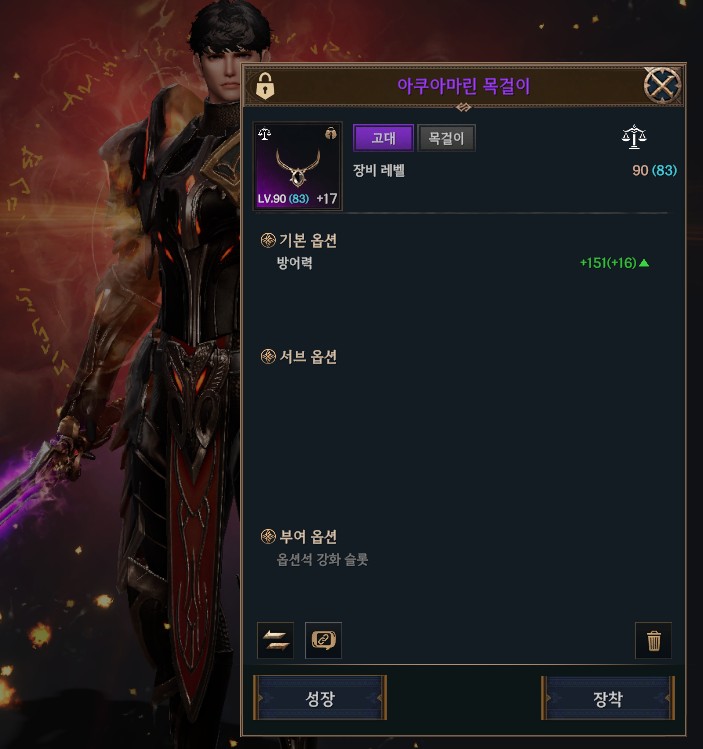Equip the necklace with 장착
Viewport: 703px width, 749px height.
pos(608,698)
